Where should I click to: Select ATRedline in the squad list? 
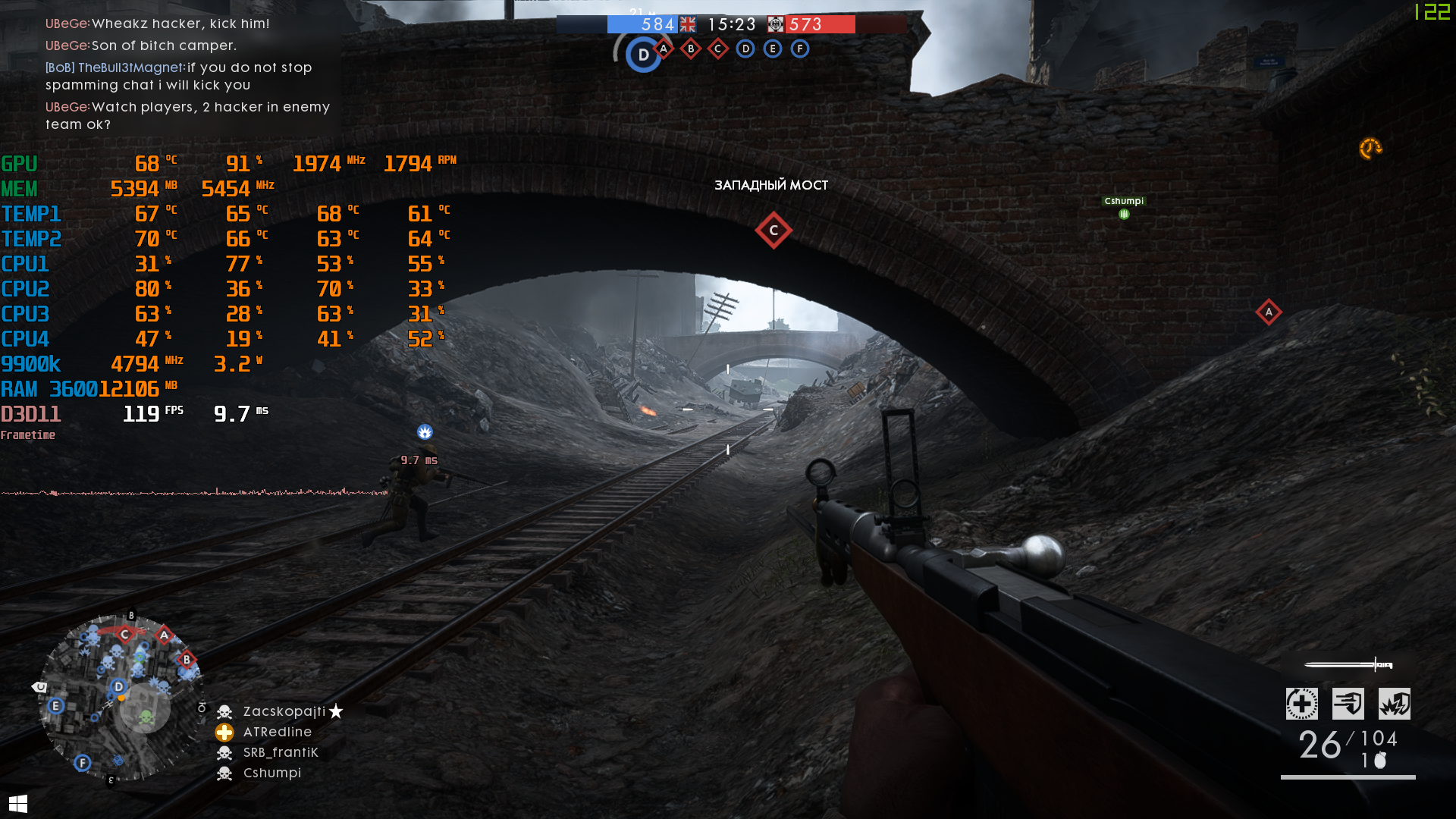[x=277, y=732]
